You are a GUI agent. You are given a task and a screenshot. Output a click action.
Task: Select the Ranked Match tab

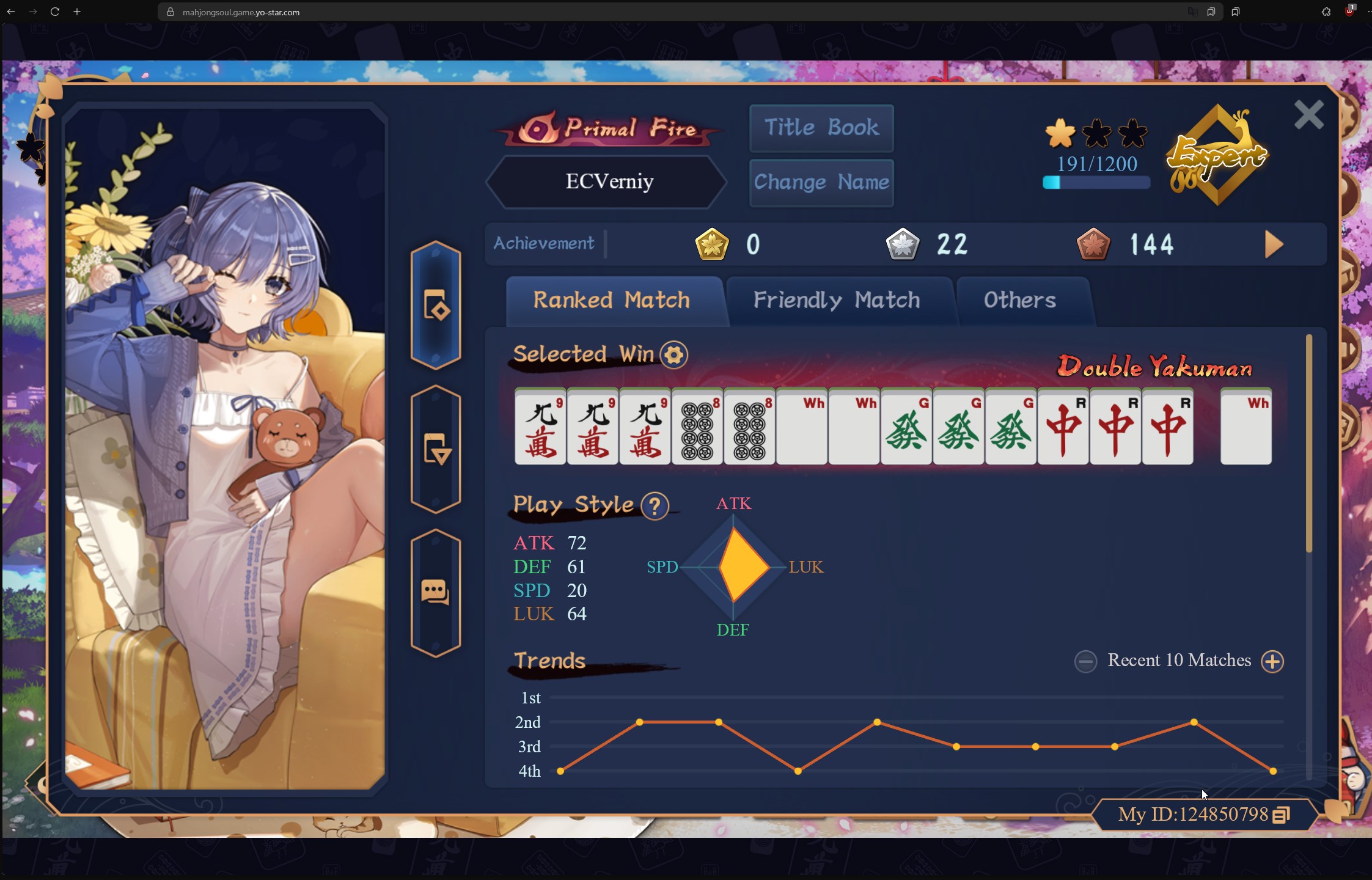coord(612,300)
